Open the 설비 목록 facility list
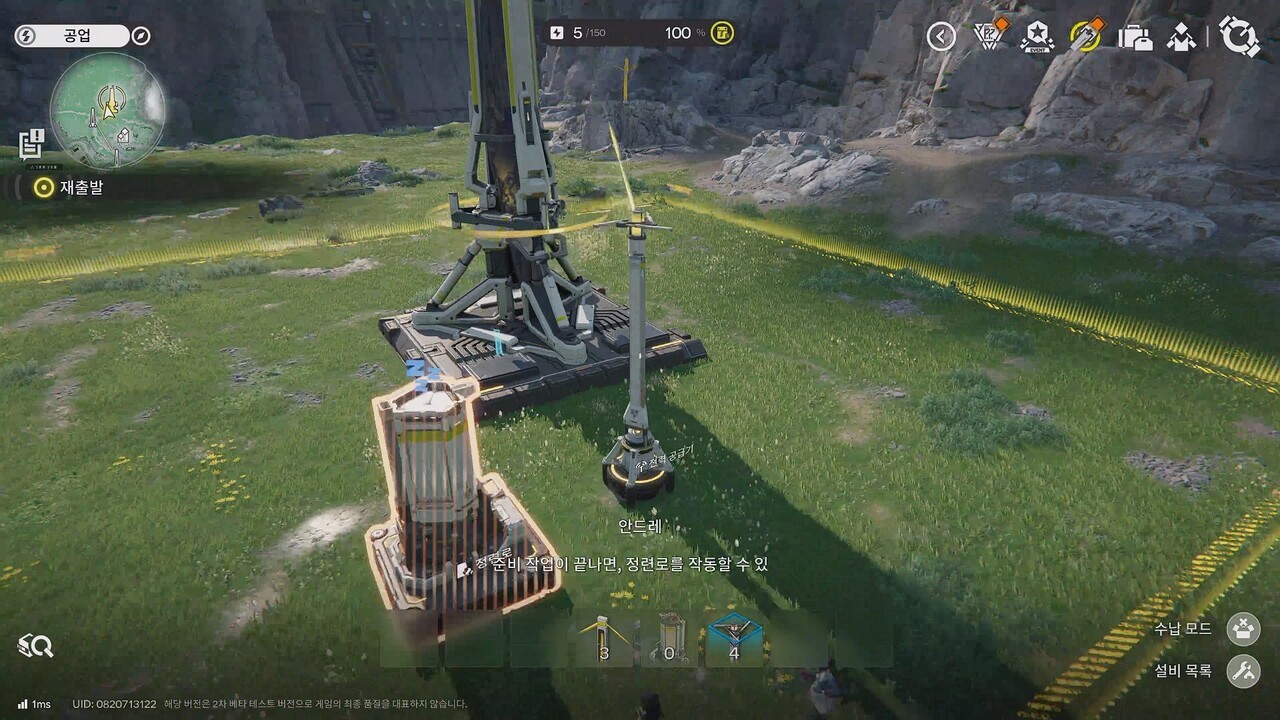This screenshot has width=1280, height=720. point(1243,671)
